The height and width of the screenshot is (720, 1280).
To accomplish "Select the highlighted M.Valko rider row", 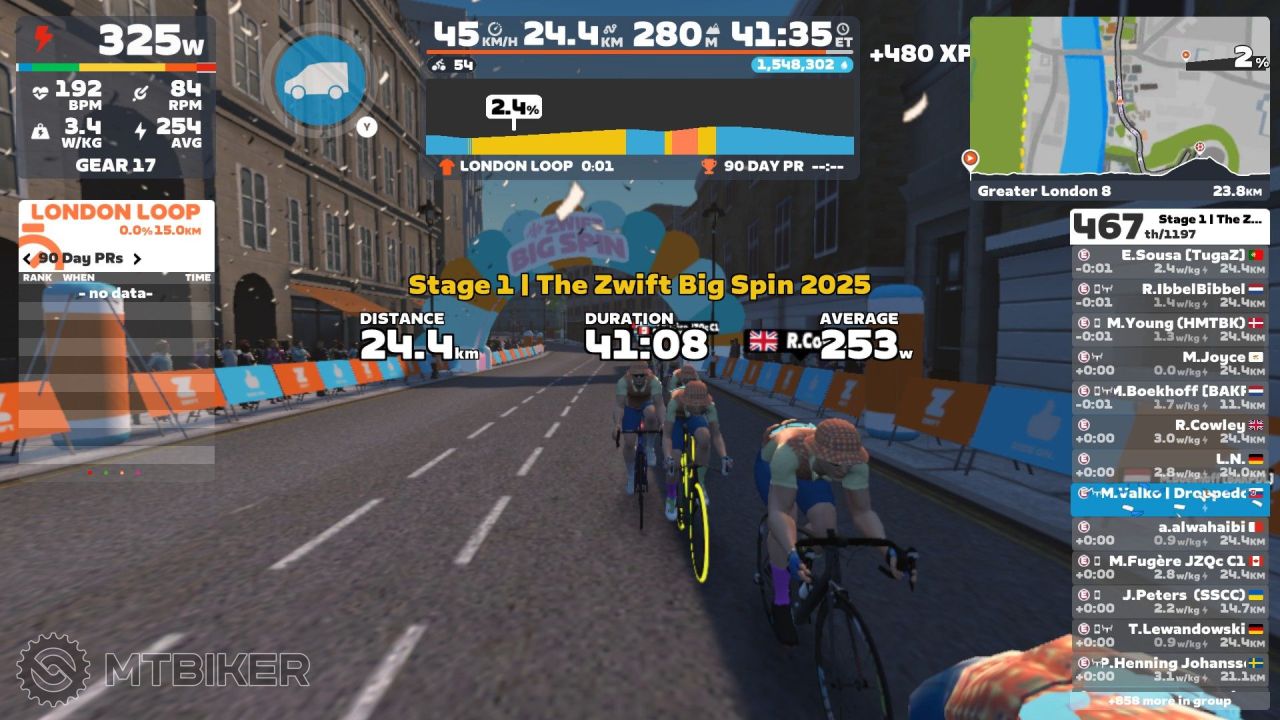I will point(1169,499).
